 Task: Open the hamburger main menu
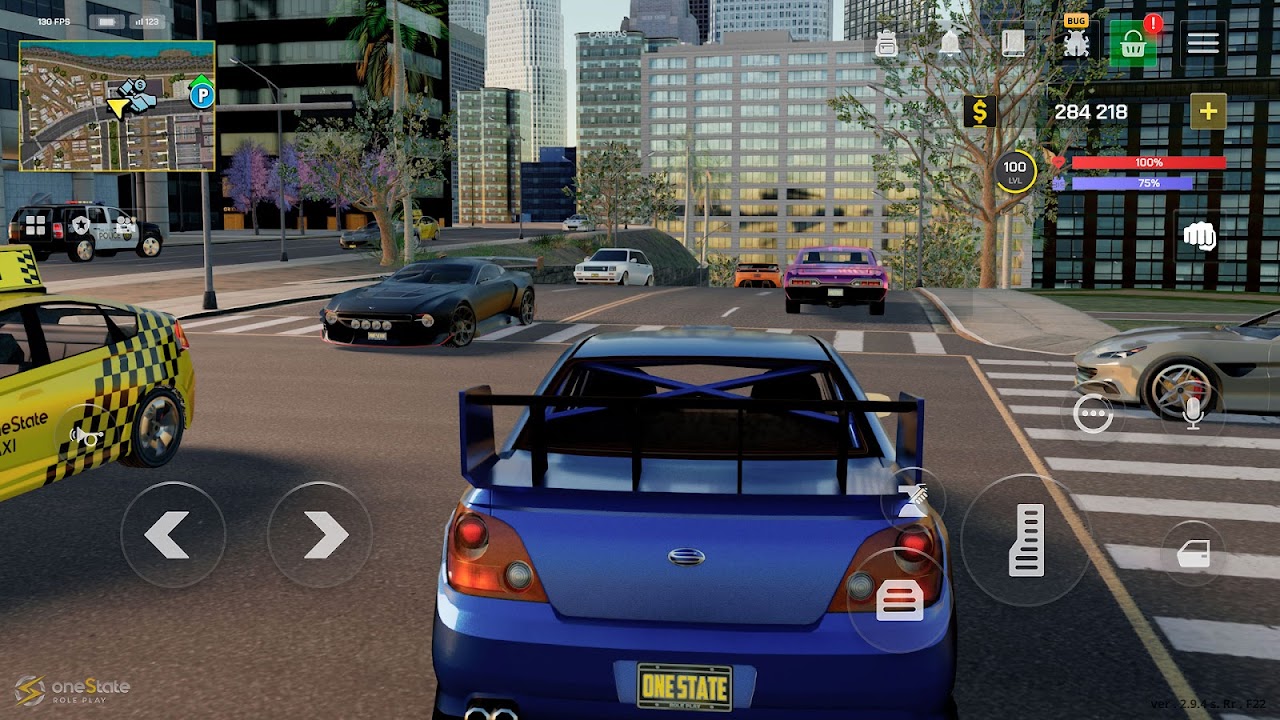pyautogui.click(x=1203, y=43)
